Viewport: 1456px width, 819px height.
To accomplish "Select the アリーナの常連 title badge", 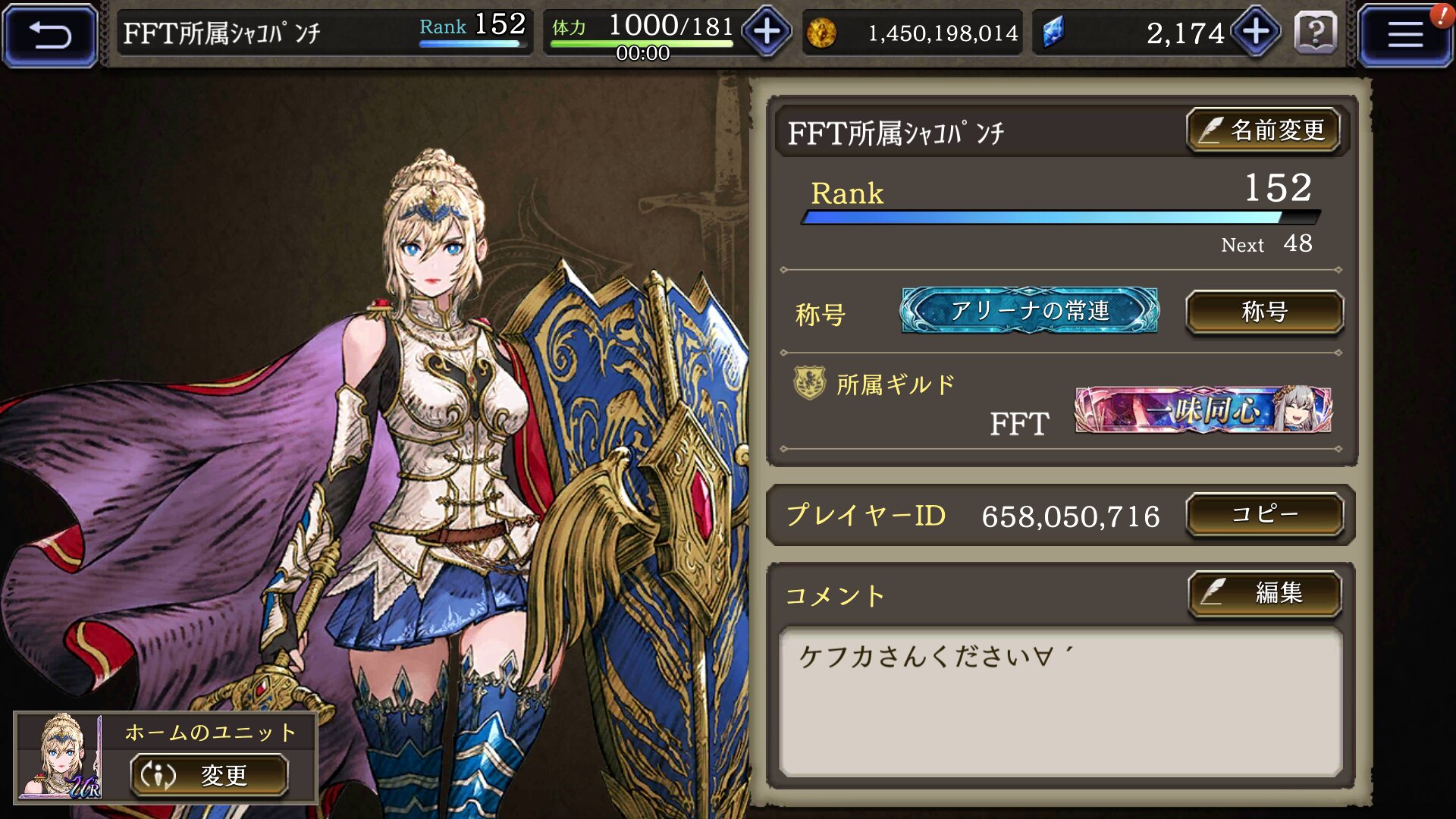I will (x=1029, y=310).
